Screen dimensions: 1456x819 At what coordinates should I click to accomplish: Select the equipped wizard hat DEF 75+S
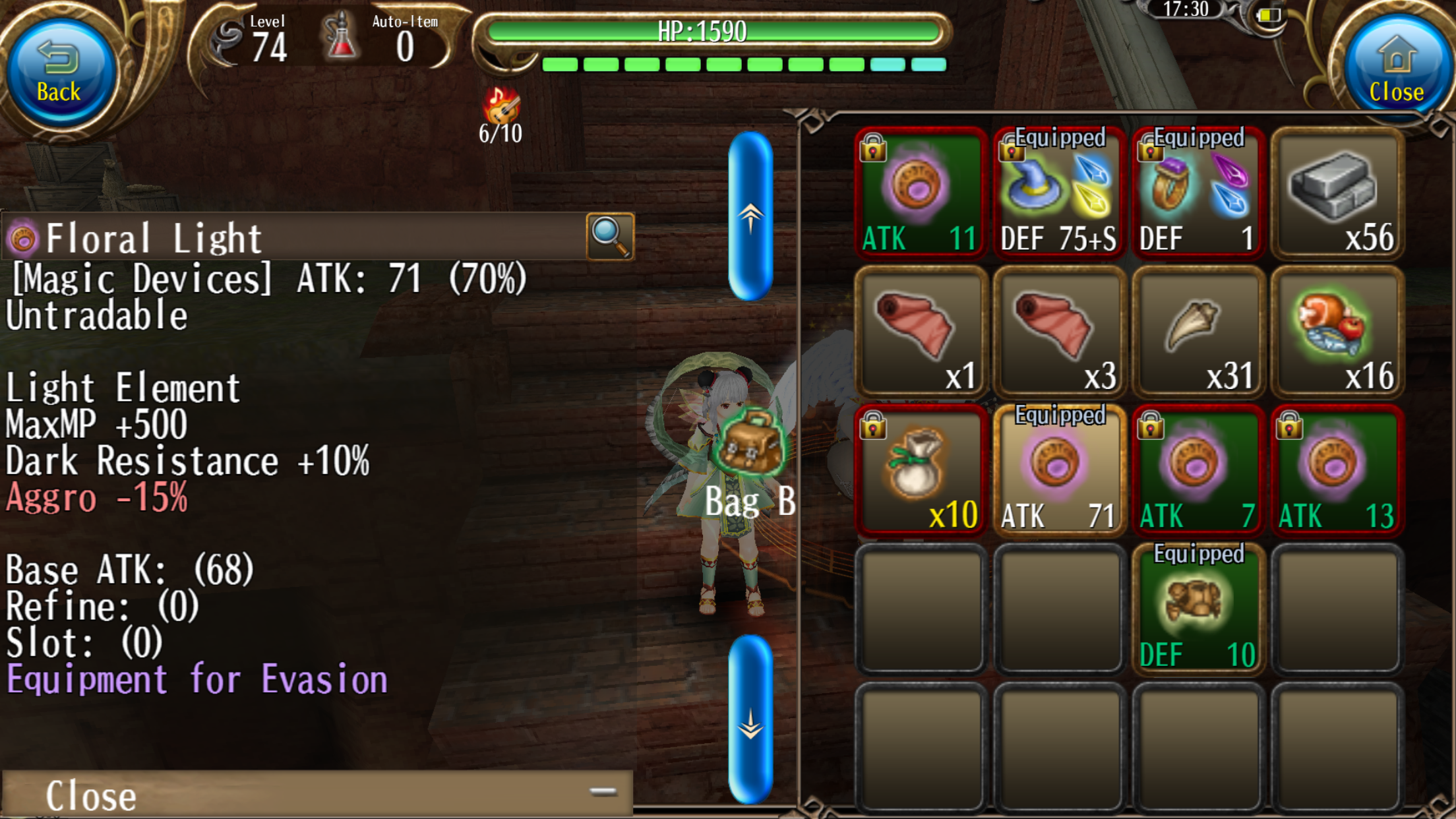1059,193
